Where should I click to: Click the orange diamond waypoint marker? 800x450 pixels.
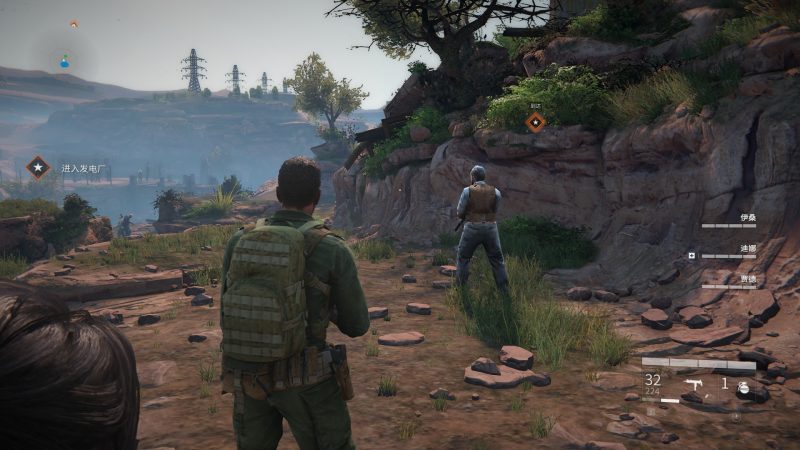(536, 122)
